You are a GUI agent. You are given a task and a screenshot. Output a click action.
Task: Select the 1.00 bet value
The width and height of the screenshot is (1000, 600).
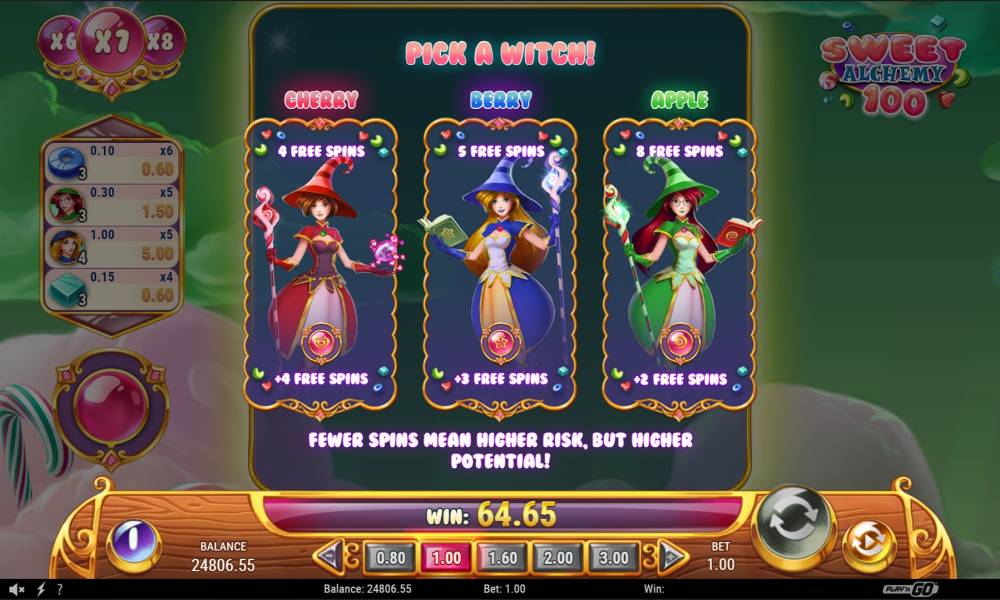click(x=446, y=556)
